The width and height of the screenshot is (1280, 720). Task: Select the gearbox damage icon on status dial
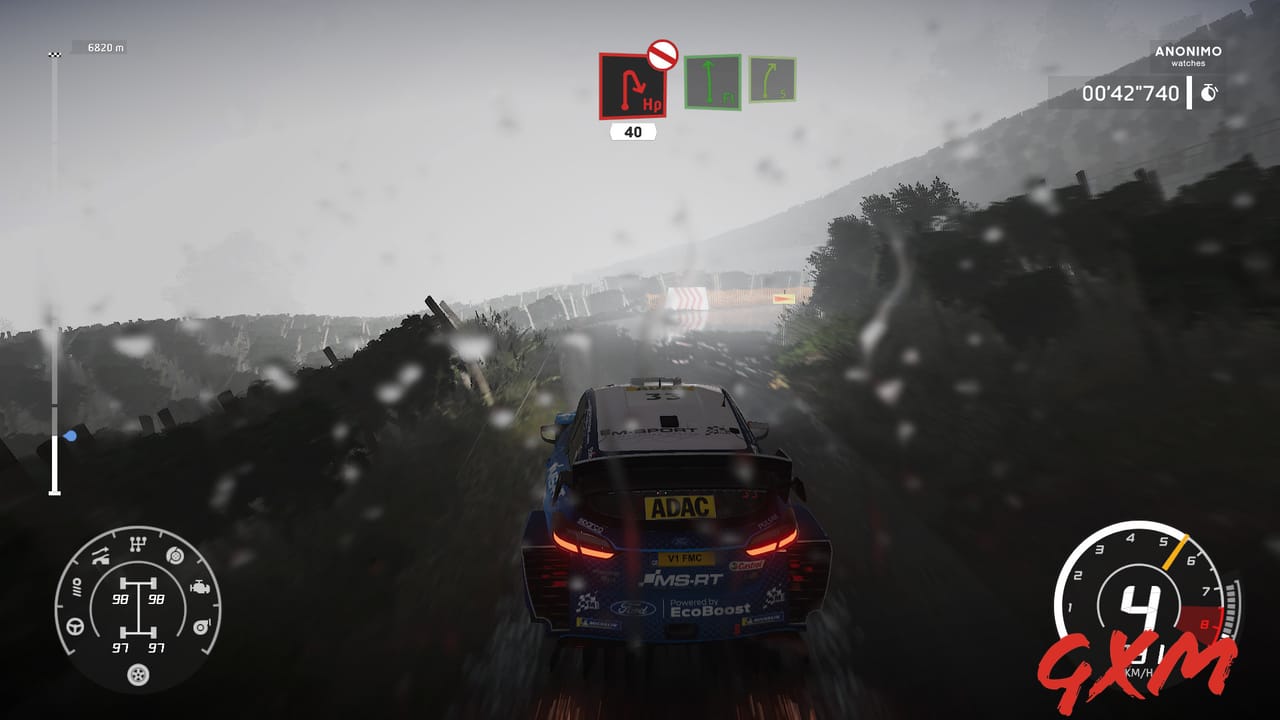(x=138, y=541)
